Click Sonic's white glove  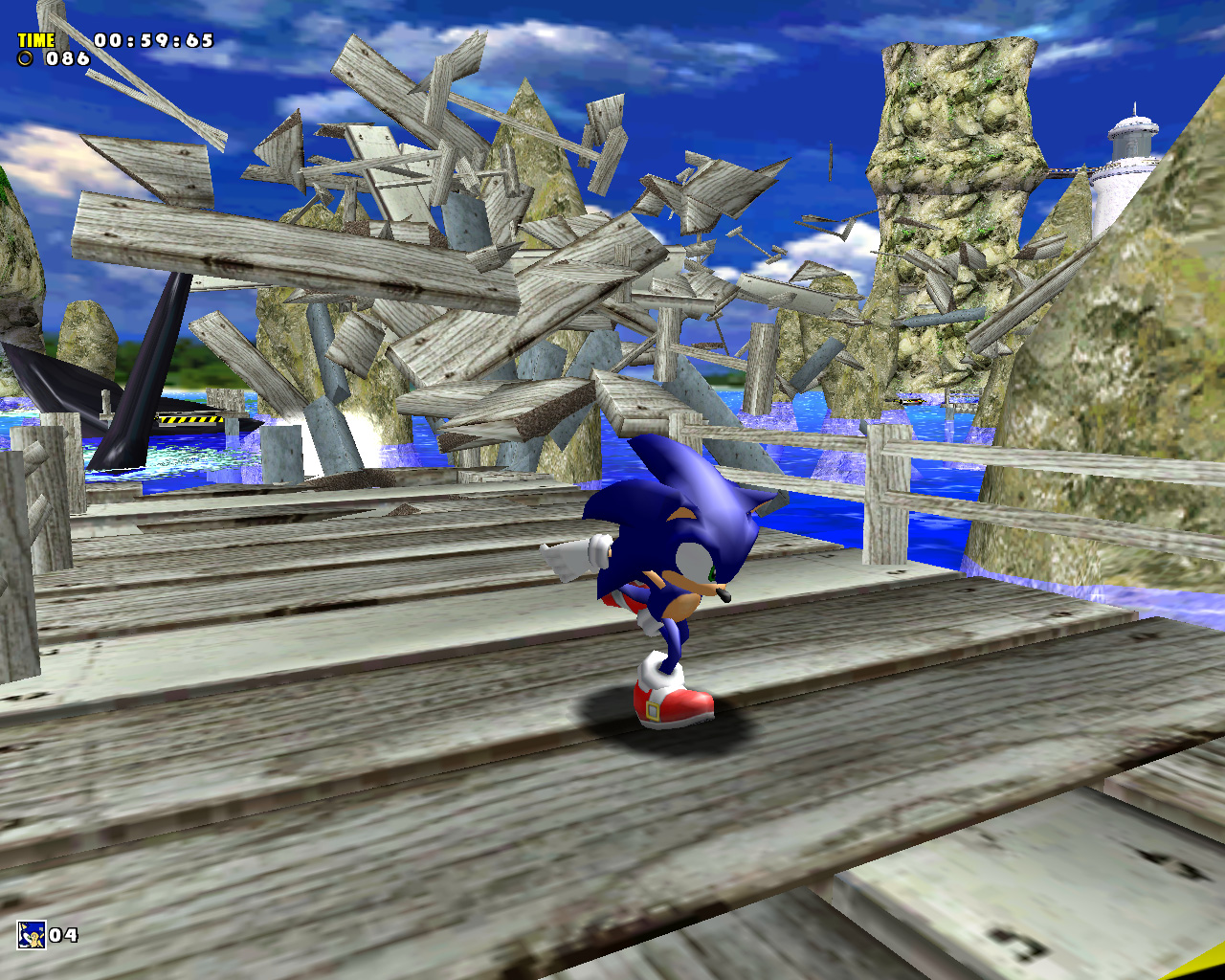[574, 555]
